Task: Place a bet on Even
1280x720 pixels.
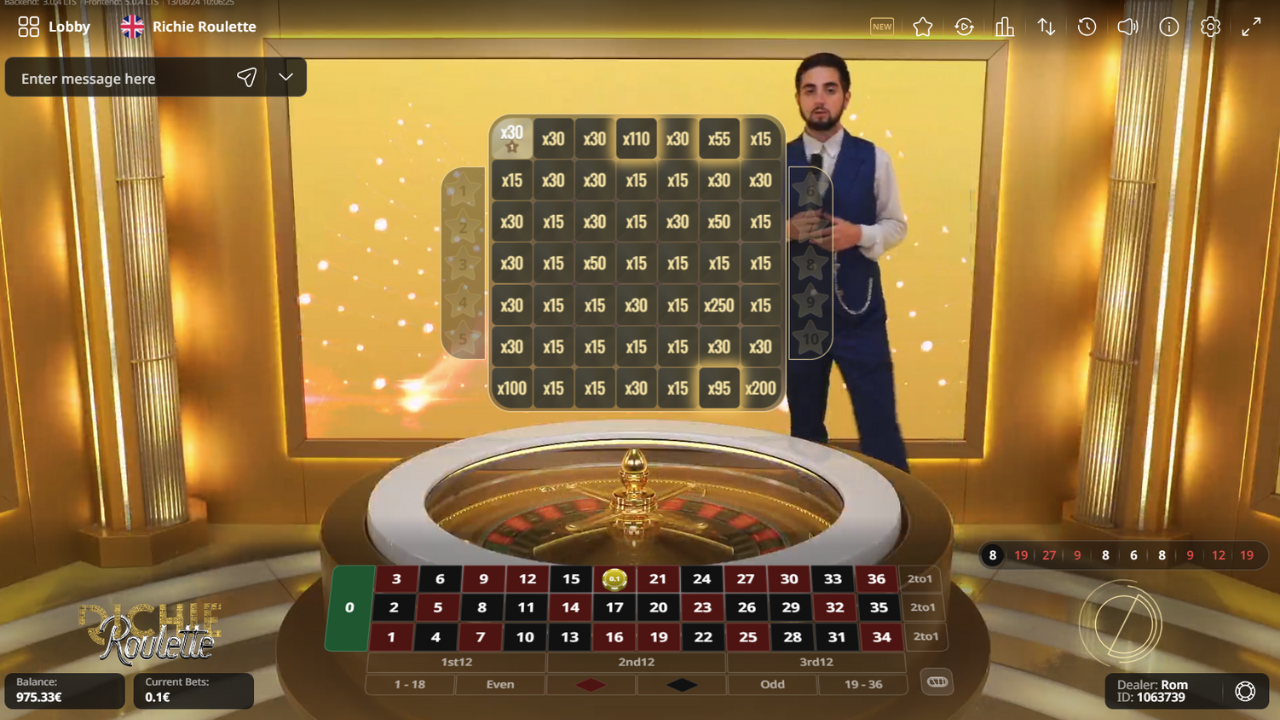Action: click(x=500, y=684)
